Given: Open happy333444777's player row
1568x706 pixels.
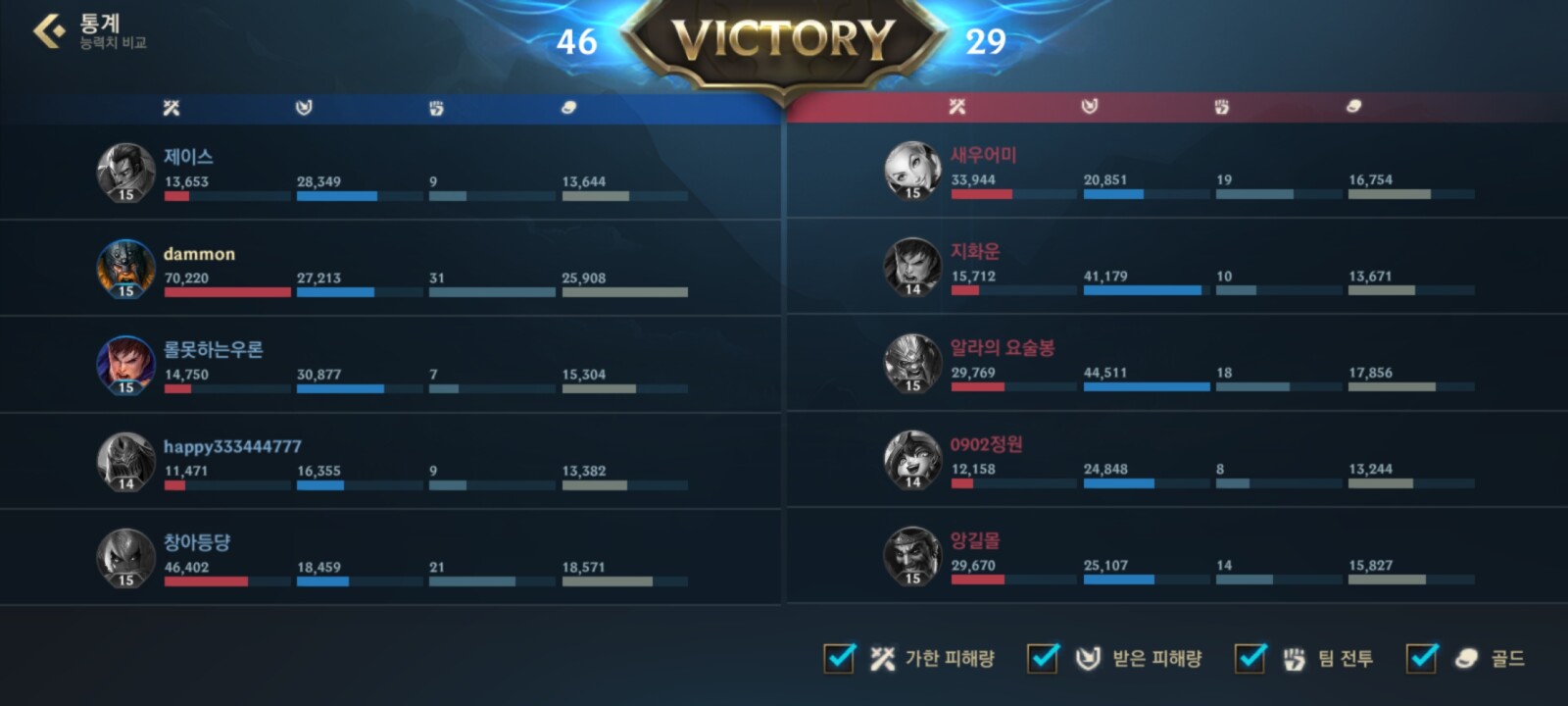Looking at the screenshot, I should pos(392,461).
